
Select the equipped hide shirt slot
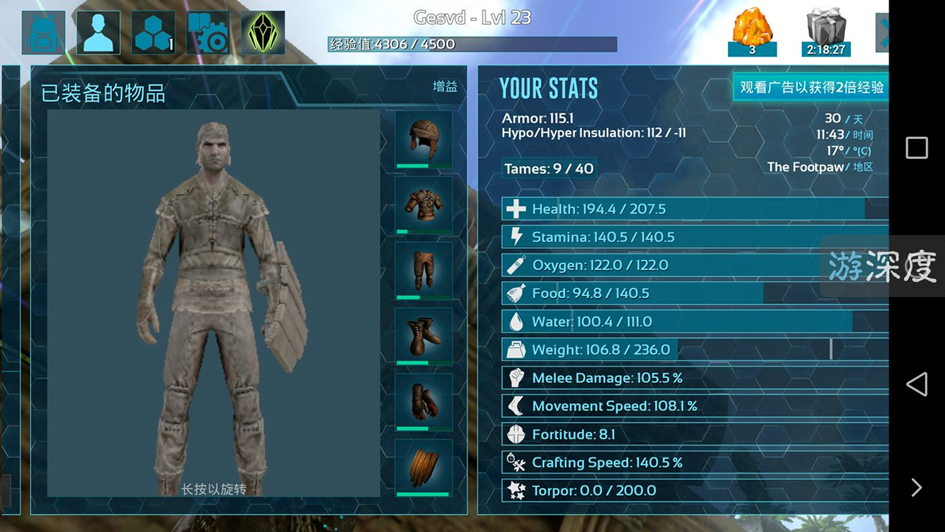pos(423,205)
